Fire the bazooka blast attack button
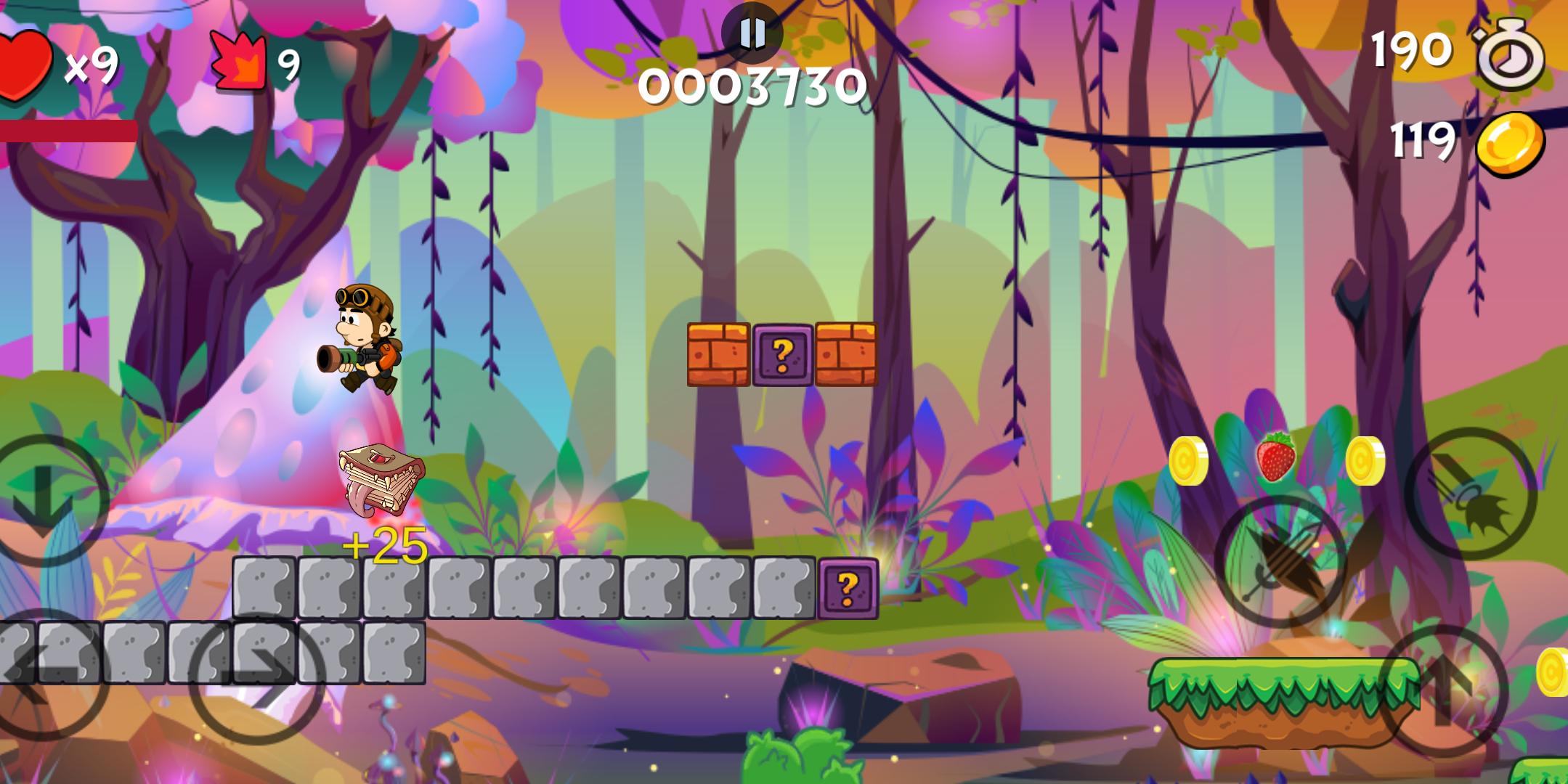The width and height of the screenshot is (1568, 784). [x=1470, y=494]
